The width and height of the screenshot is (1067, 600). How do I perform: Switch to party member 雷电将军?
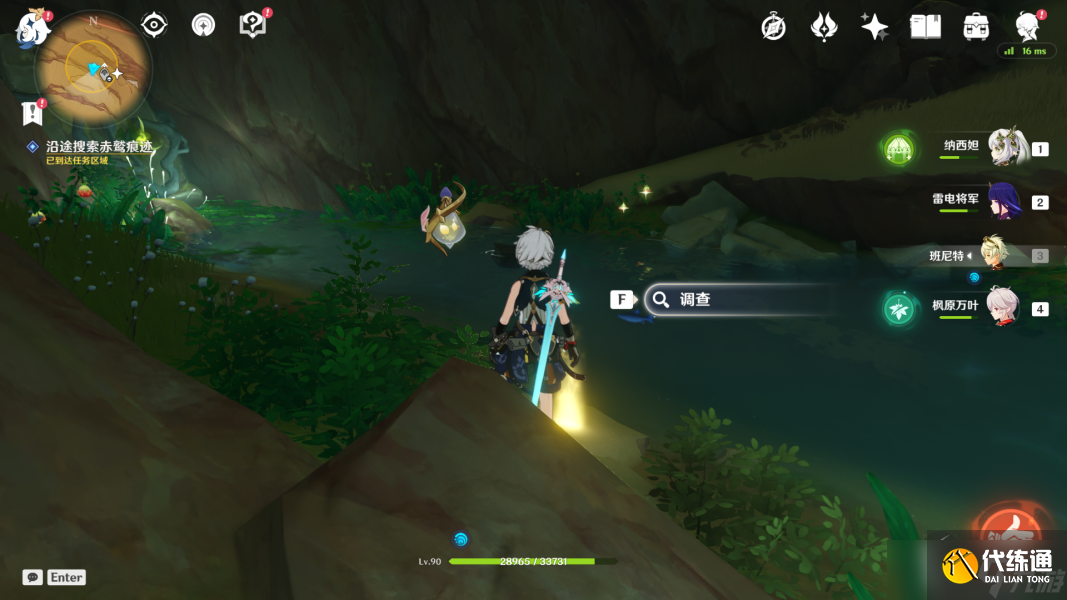[x=1004, y=201]
